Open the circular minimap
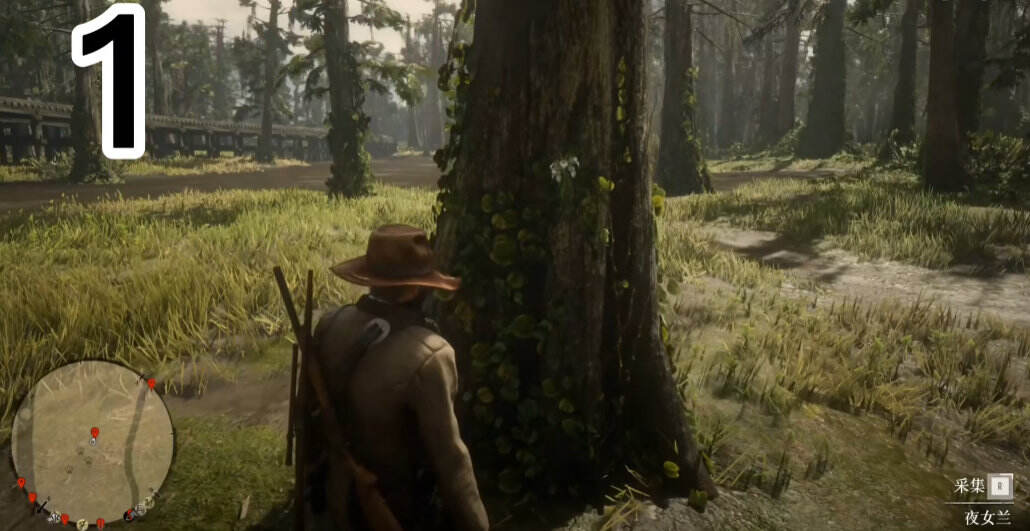1030x531 pixels. click(92, 442)
